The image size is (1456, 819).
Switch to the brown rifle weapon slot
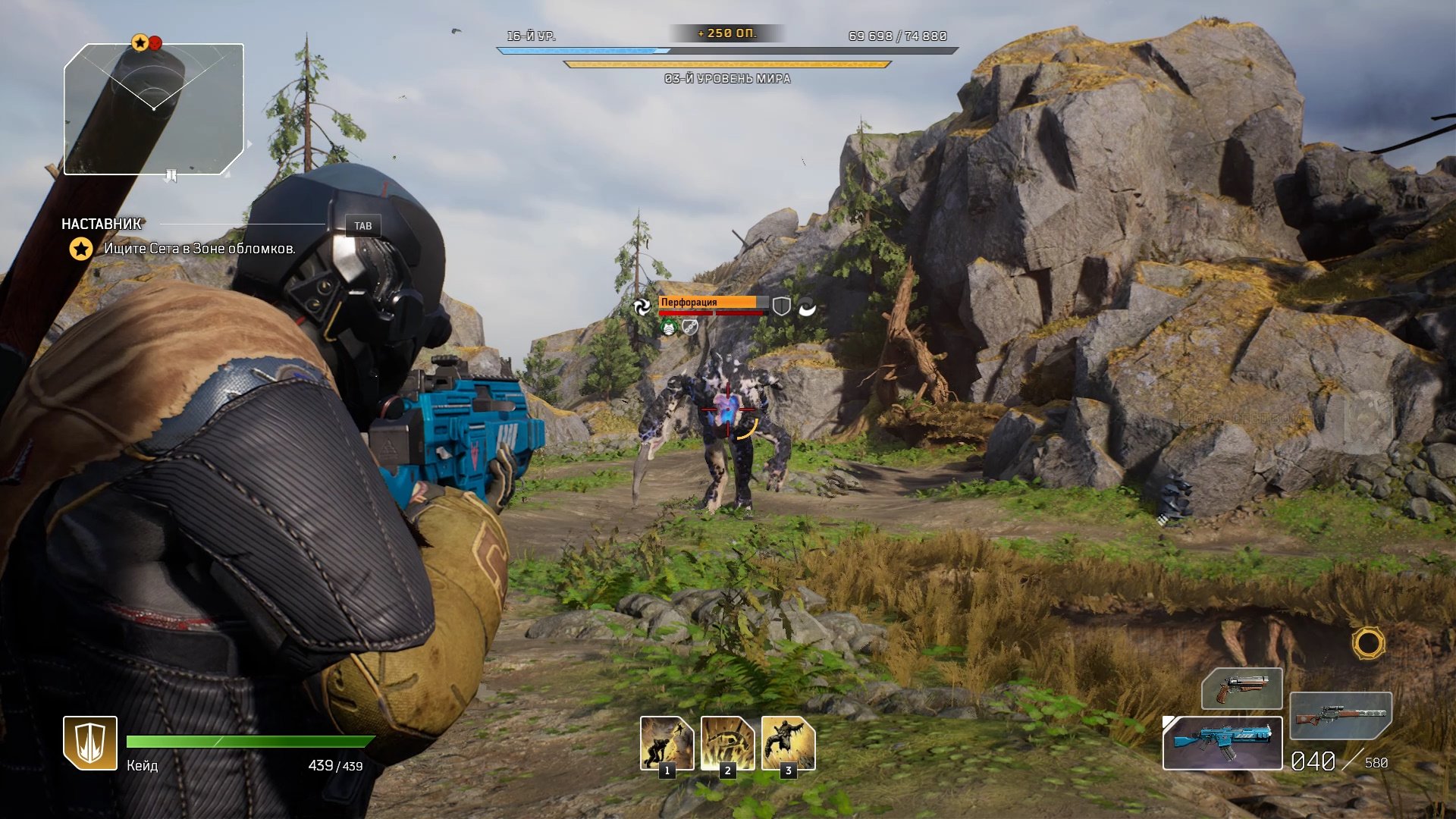pos(1340,715)
